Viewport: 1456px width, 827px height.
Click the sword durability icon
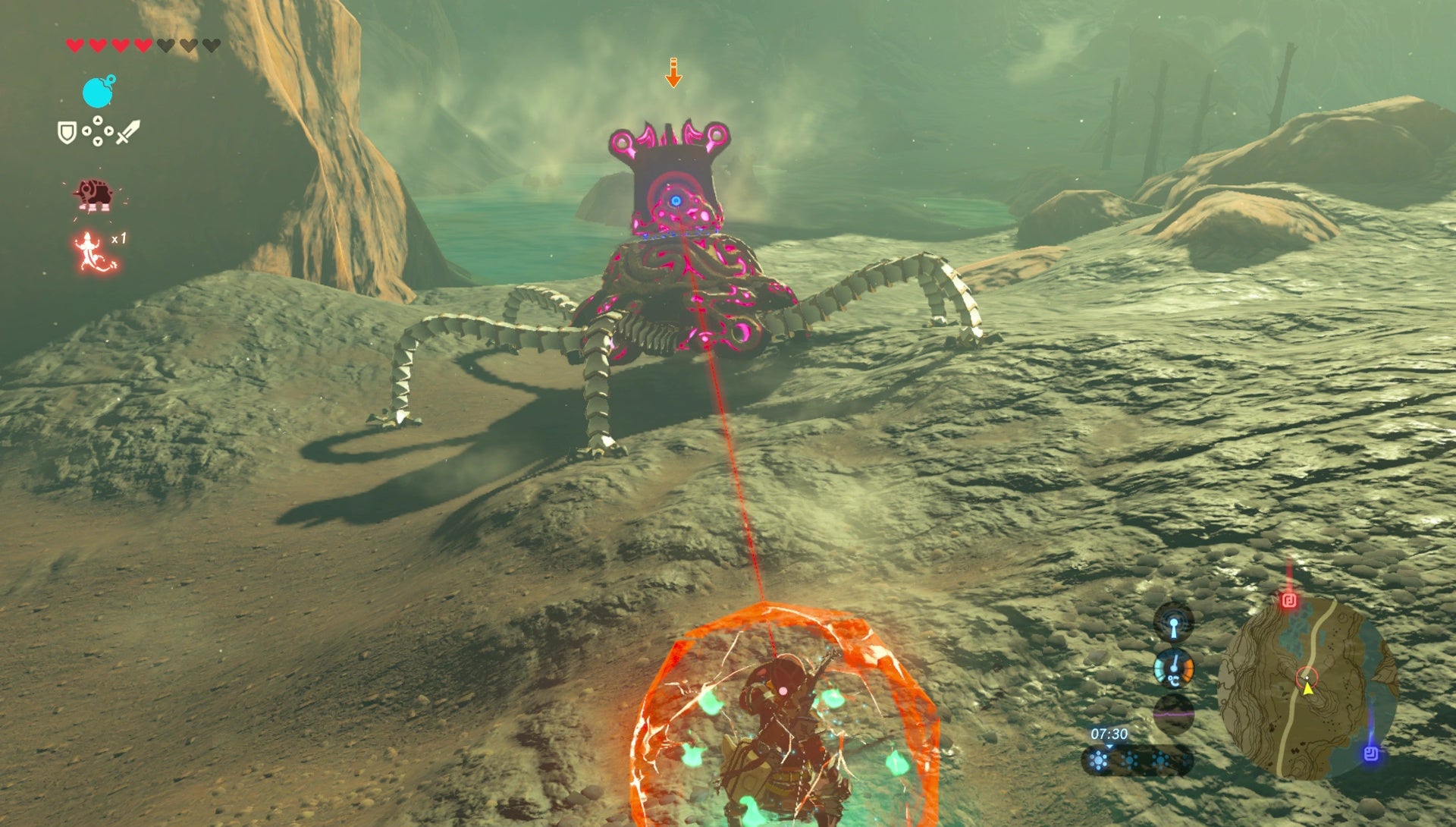click(128, 131)
